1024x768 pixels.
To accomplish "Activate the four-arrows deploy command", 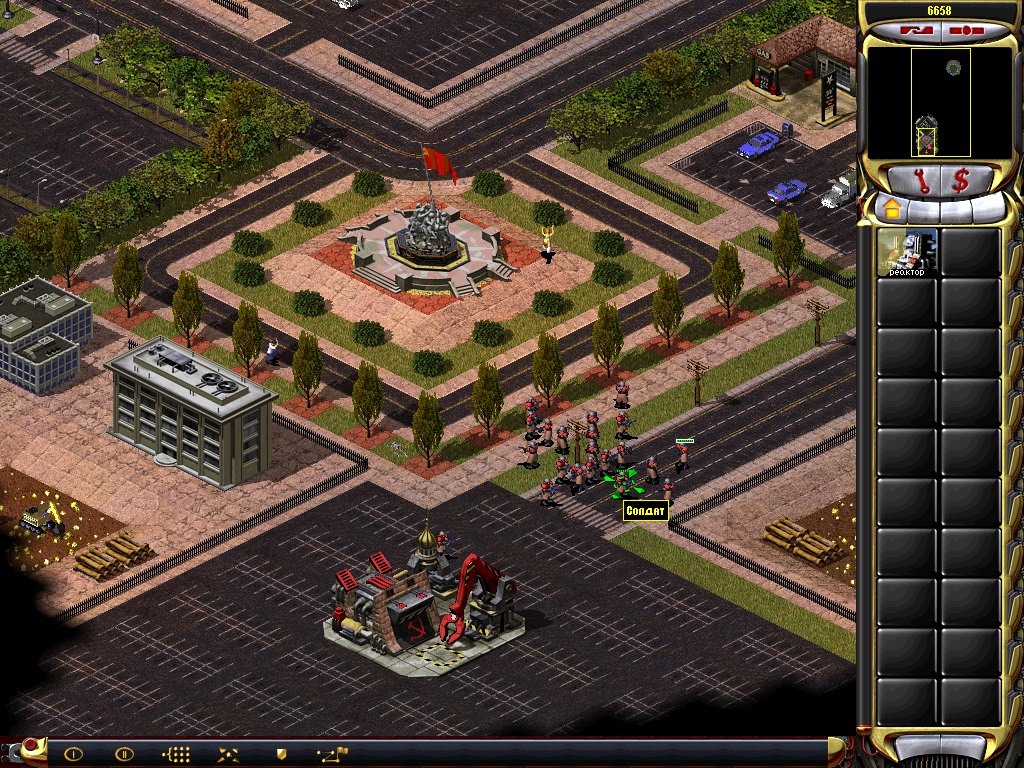I will click(x=229, y=753).
